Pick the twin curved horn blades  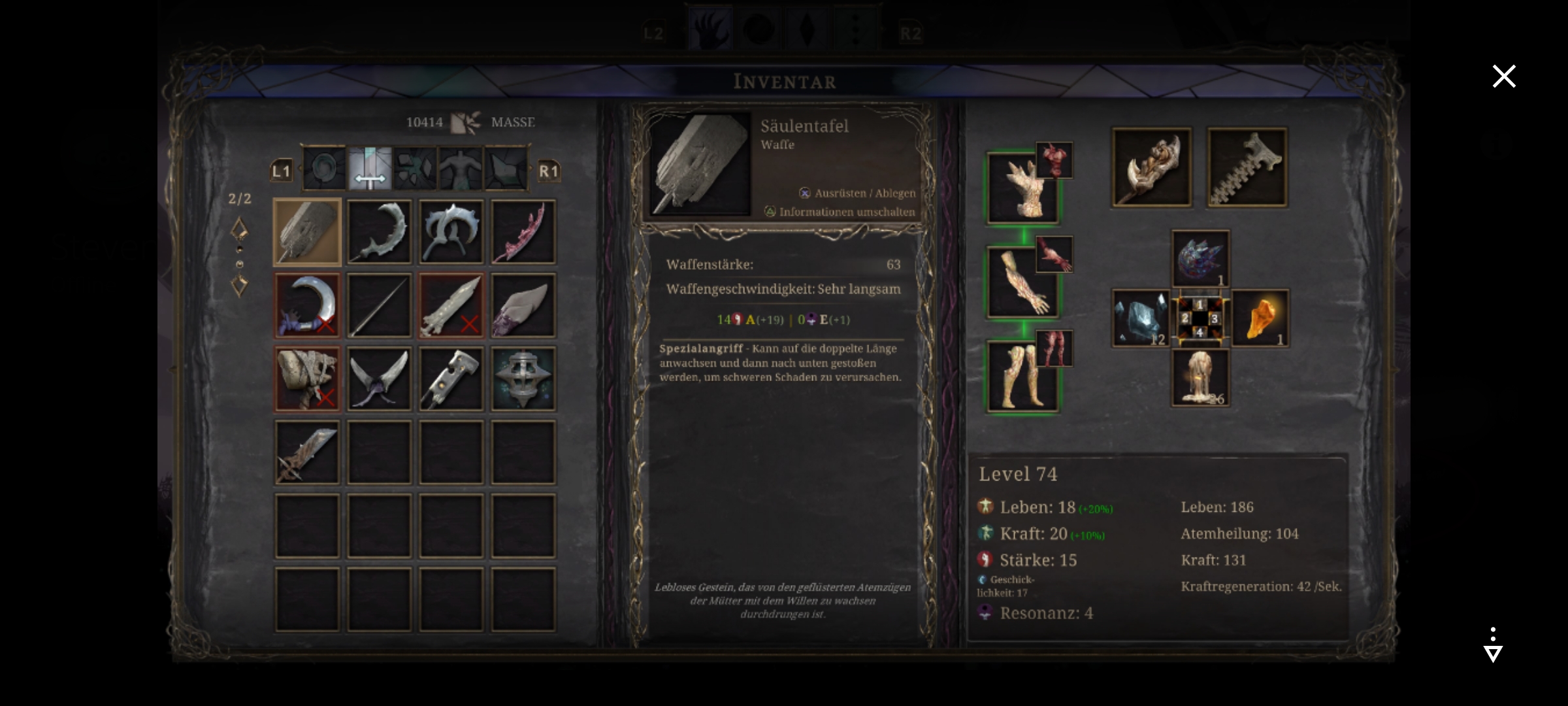point(379,378)
